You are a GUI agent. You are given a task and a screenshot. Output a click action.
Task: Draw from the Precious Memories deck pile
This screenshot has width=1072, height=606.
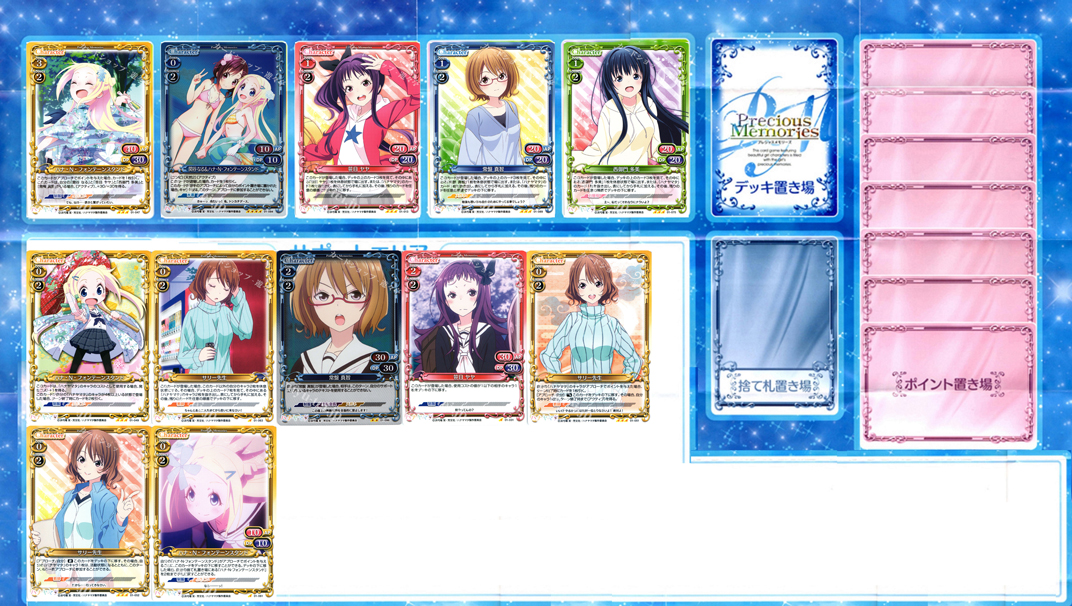coord(774,128)
